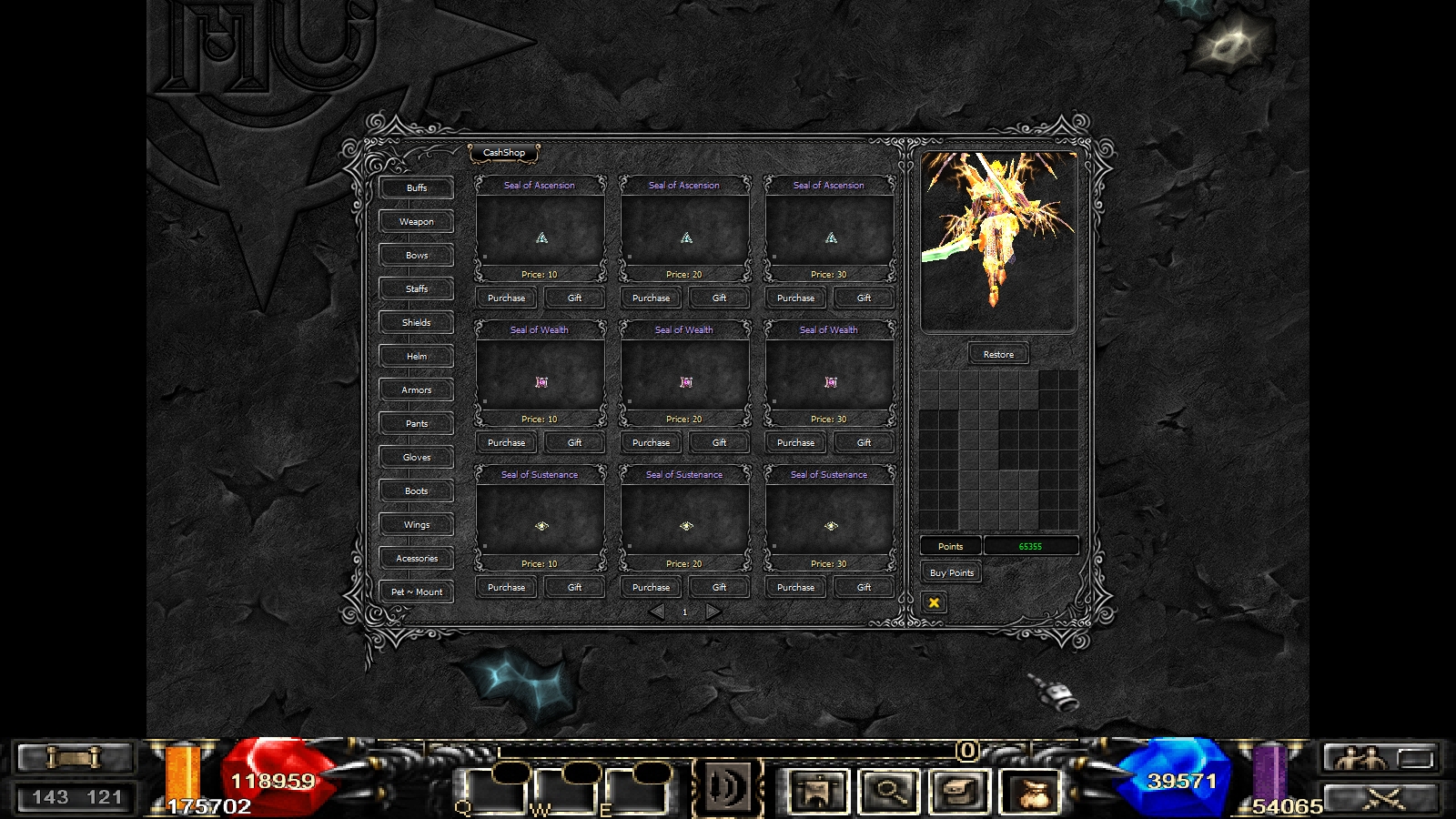
Task: Go to the next shop page arrow
Action: pos(713,612)
